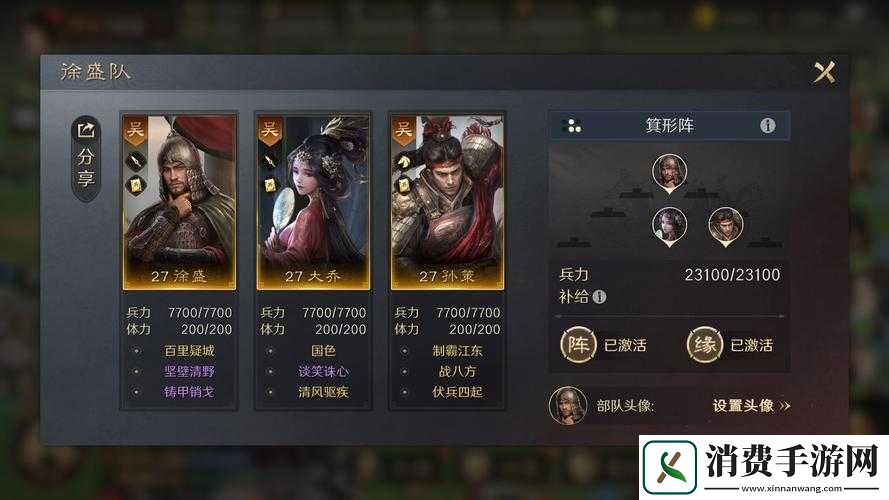Show the 补给 supply info tooltip

tap(599, 297)
